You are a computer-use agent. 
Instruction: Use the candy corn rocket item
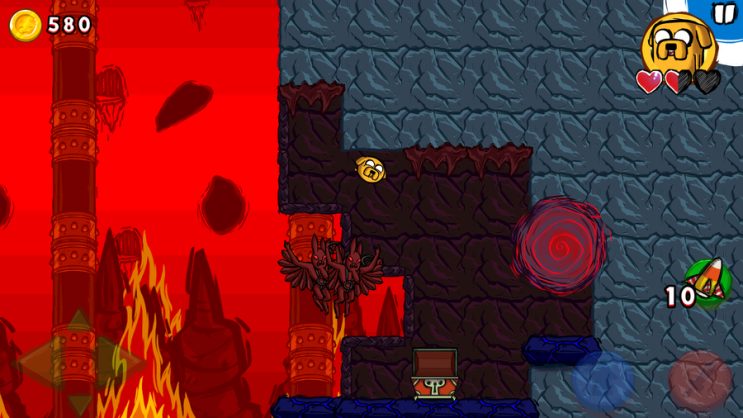[x=706, y=282]
